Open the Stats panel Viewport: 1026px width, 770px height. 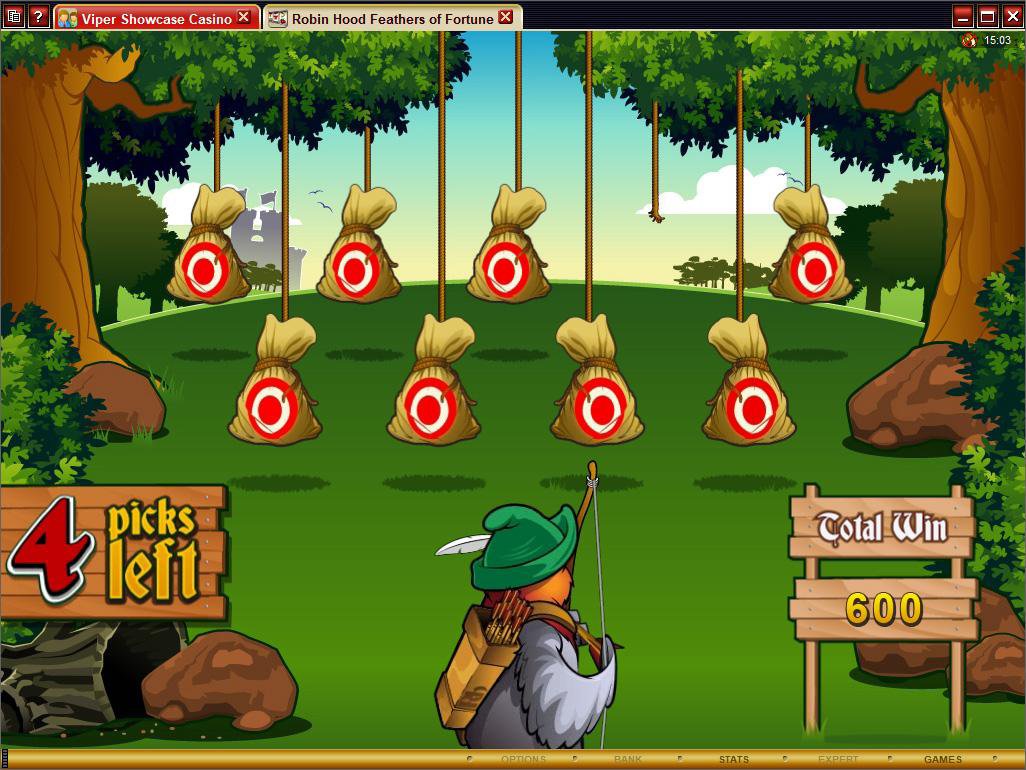pyautogui.click(x=733, y=760)
